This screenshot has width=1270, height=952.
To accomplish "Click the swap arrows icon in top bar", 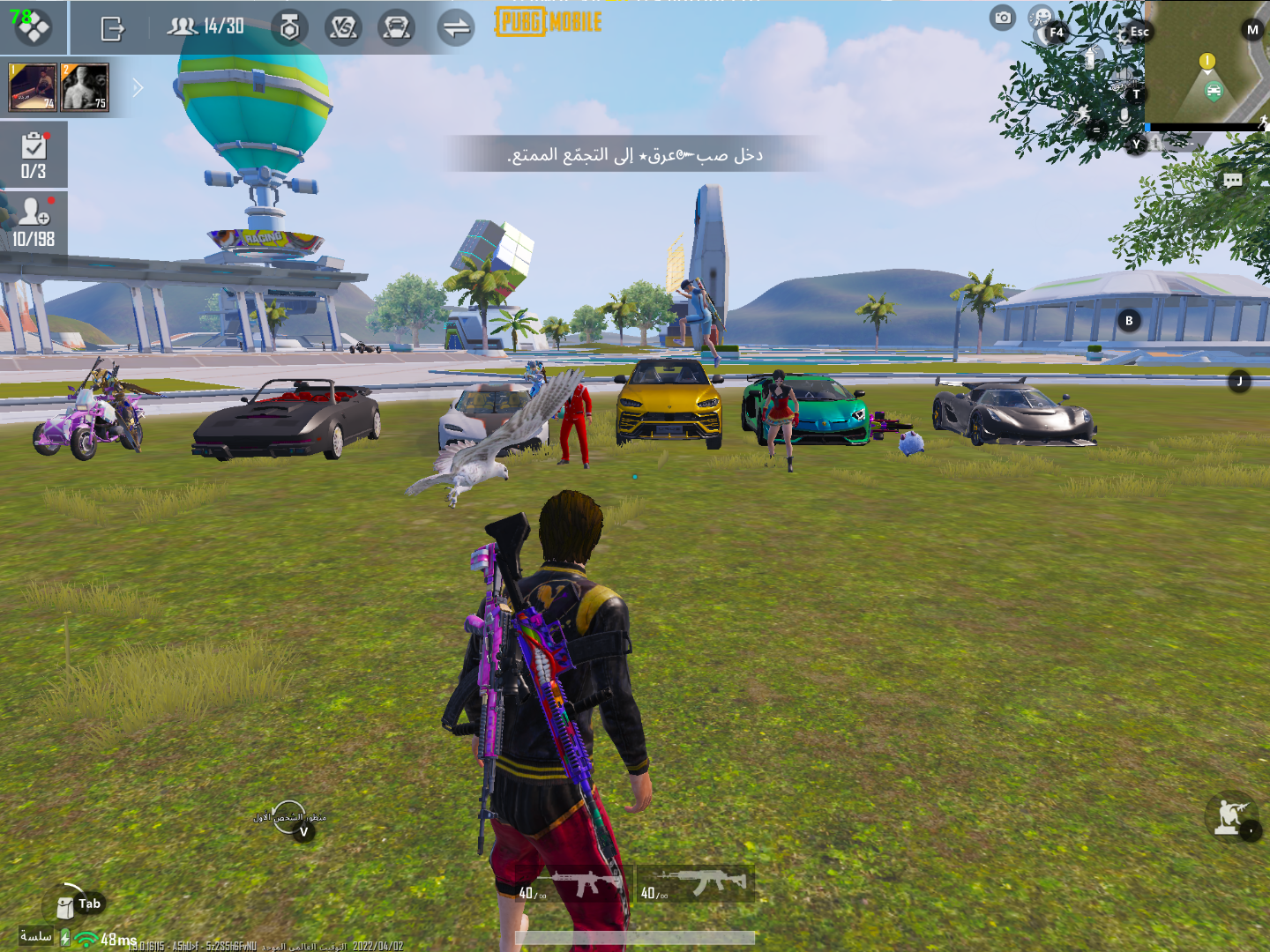I will tap(457, 26).
